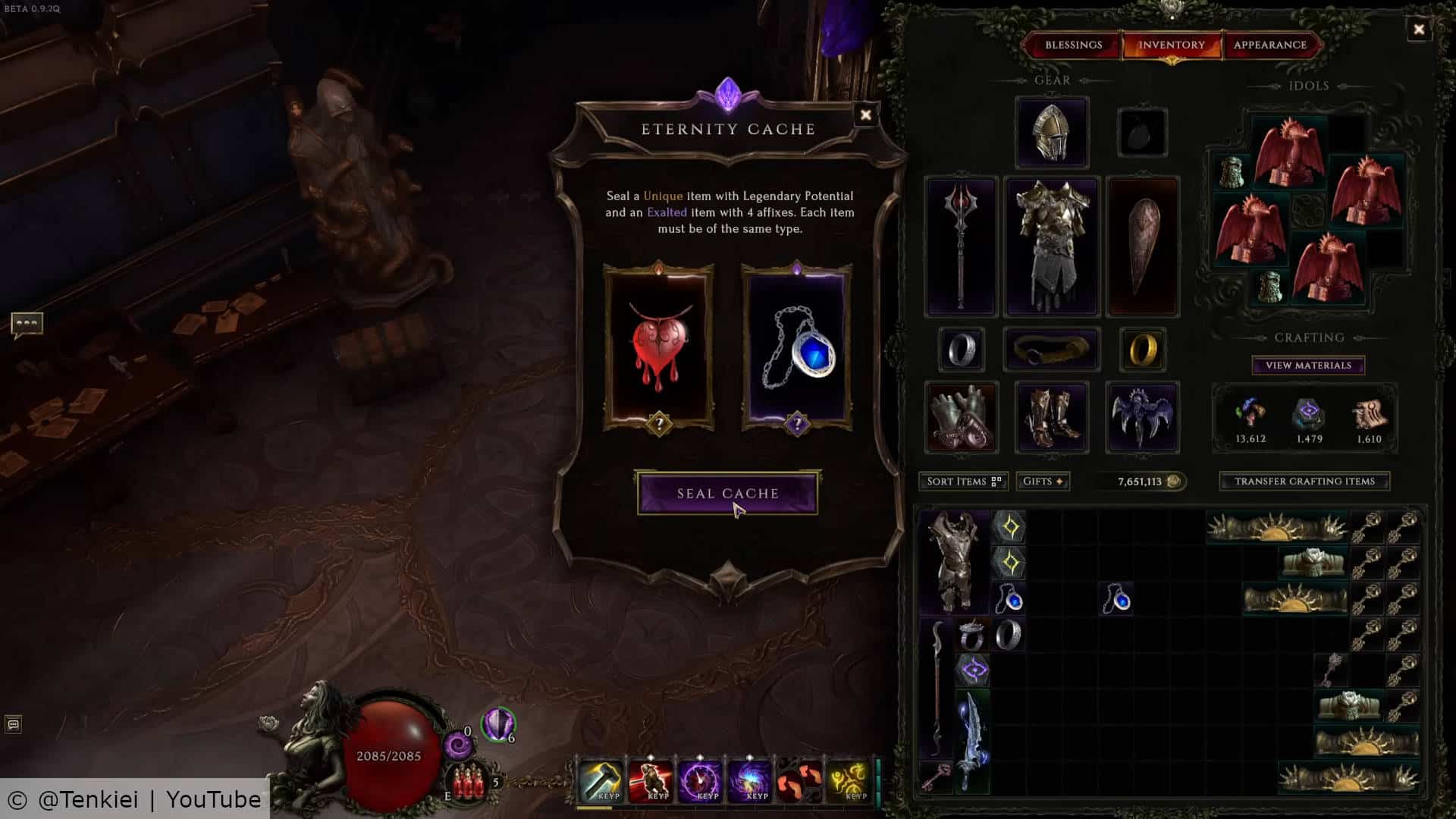This screenshot has width=1456, height=819.
Task: Click the question mark under the Unique heart slot
Action: point(659,425)
